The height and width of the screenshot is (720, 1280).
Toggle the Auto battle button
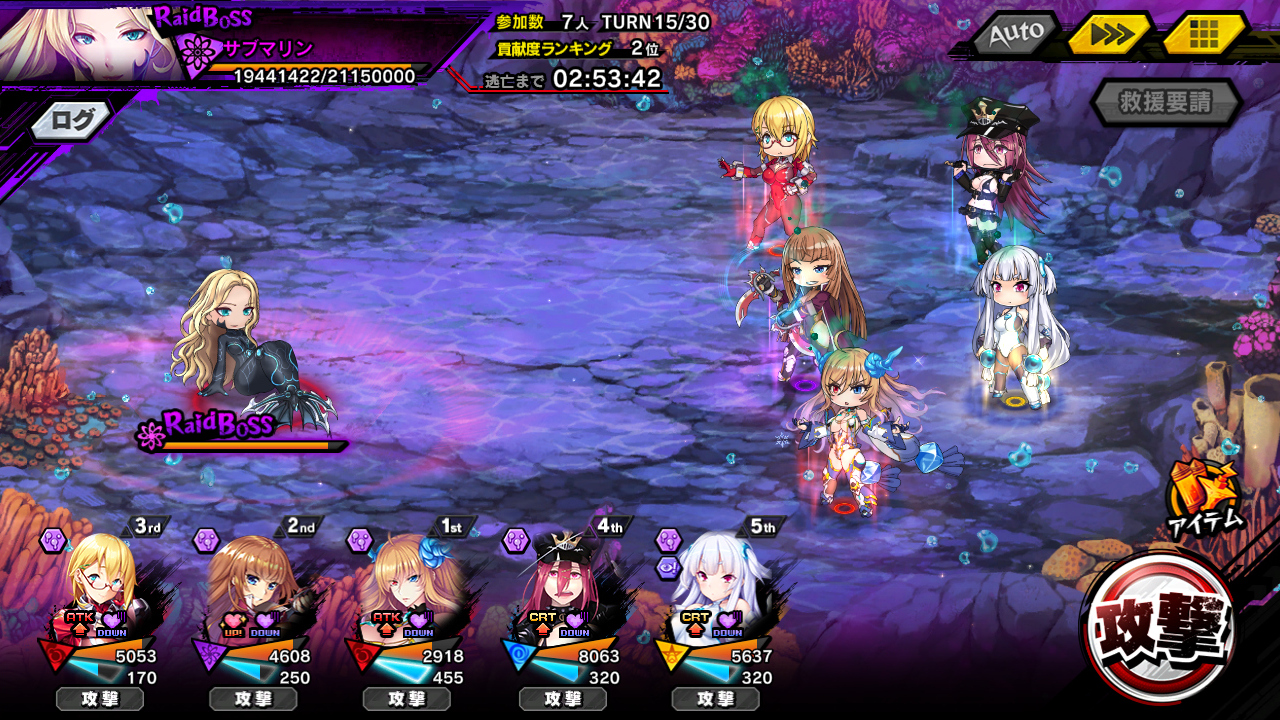[1015, 34]
